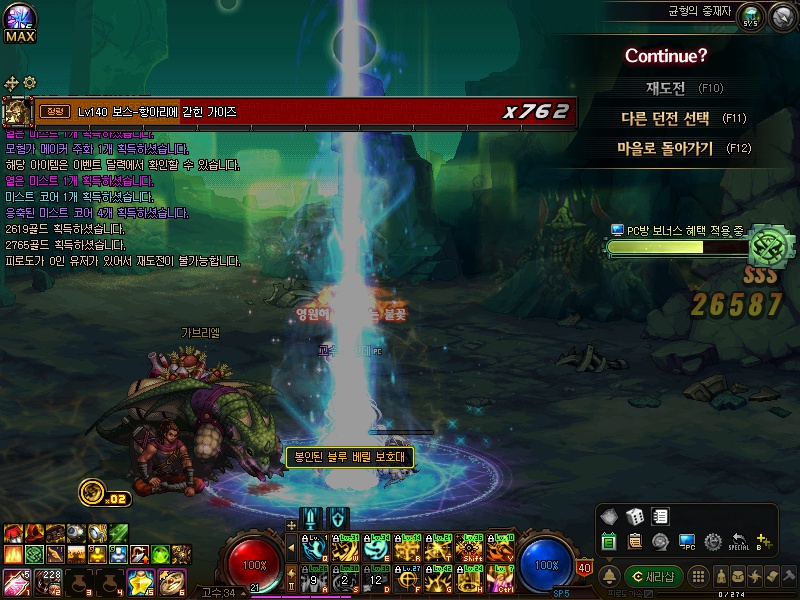Open the notepad list icon beside the dice
800x600 pixels.
pyautogui.click(x=660, y=517)
